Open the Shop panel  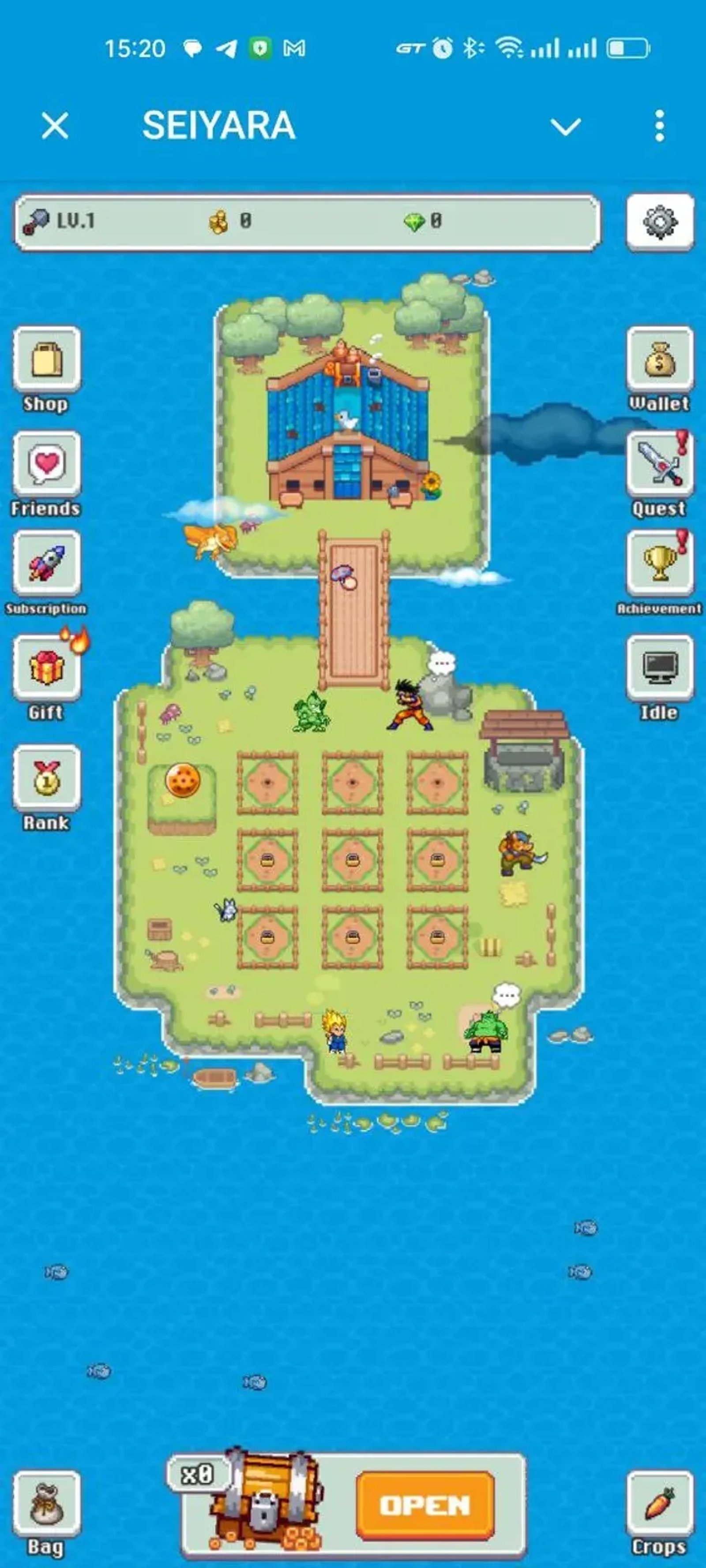point(46,365)
